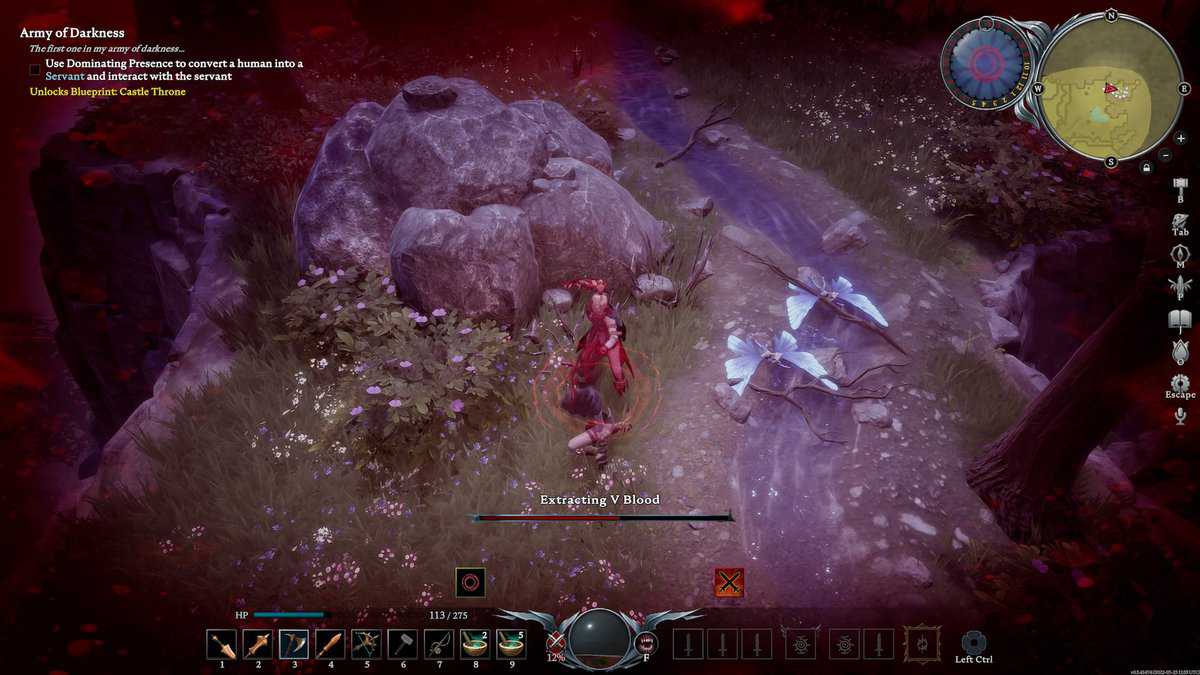Click the fangs bite icon labeled F
Screen dimensions: 1200x675
pyautogui.click(x=645, y=642)
